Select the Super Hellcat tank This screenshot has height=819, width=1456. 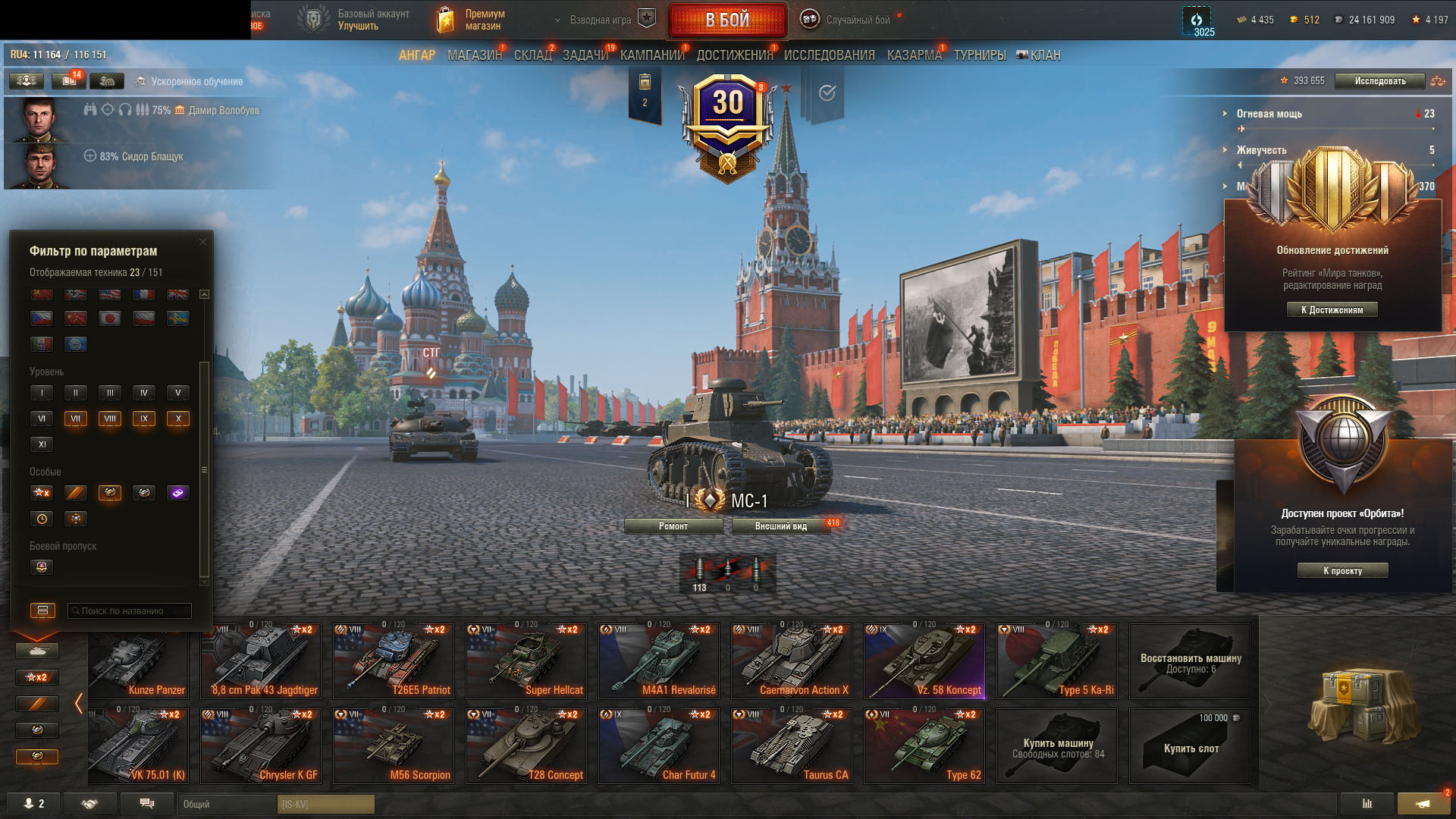click(x=526, y=661)
